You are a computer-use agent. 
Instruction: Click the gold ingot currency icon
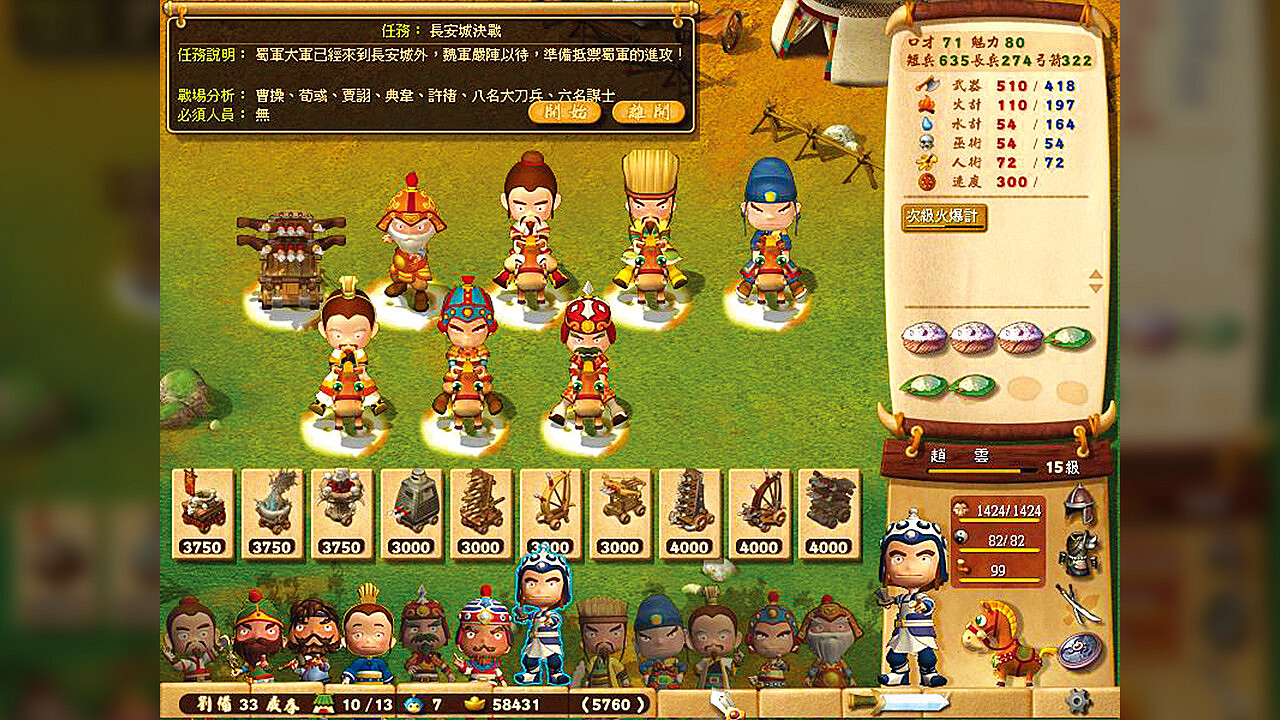pos(473,704)
